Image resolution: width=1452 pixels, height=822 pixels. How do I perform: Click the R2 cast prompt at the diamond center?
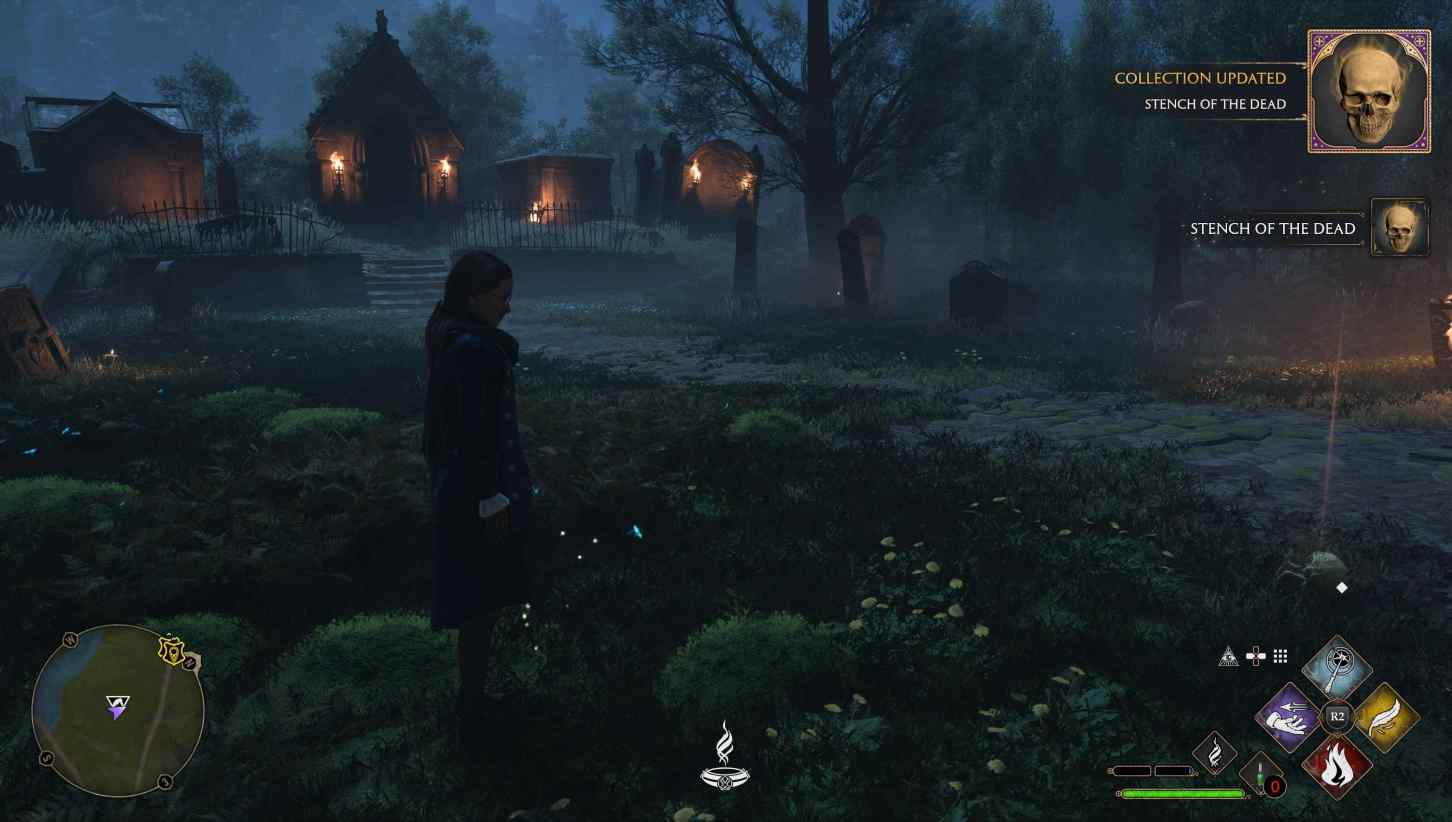click(x=1337, y=715)
